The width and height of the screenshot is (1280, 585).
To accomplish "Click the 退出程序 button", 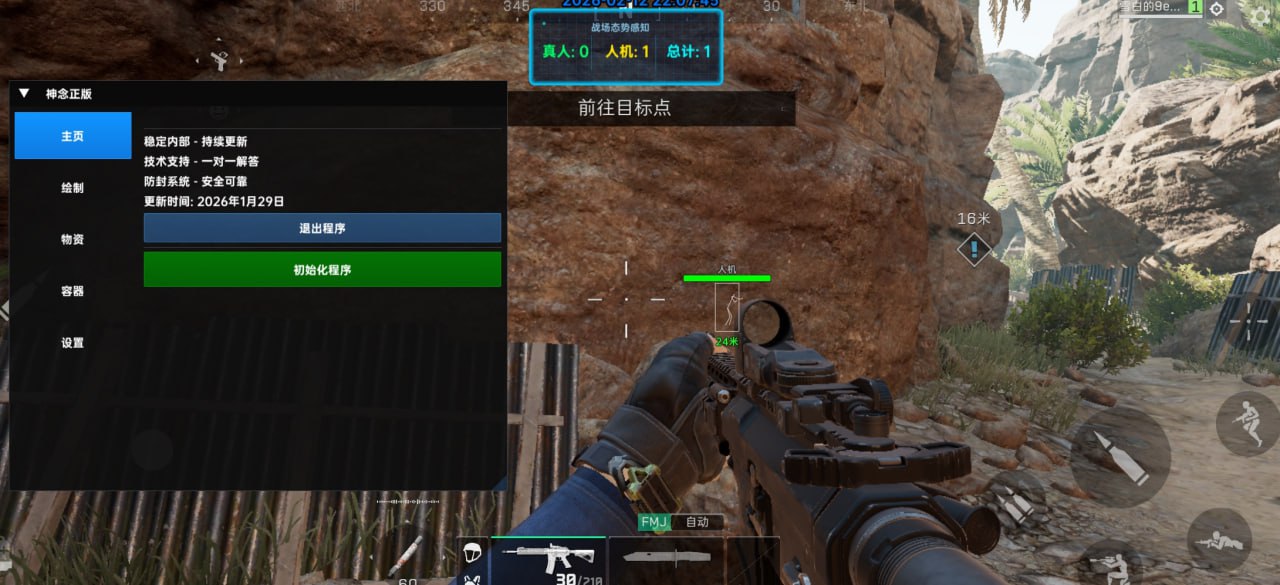I will click(x=322, y=228).
